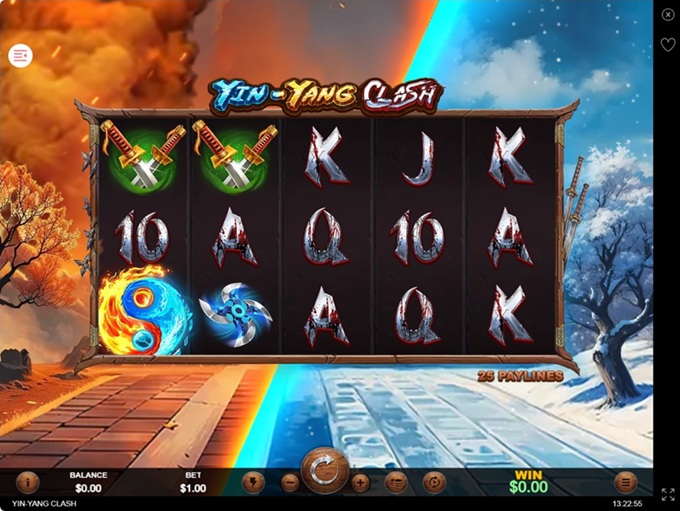
Task: Open the bet options list button
Action: 396,482
